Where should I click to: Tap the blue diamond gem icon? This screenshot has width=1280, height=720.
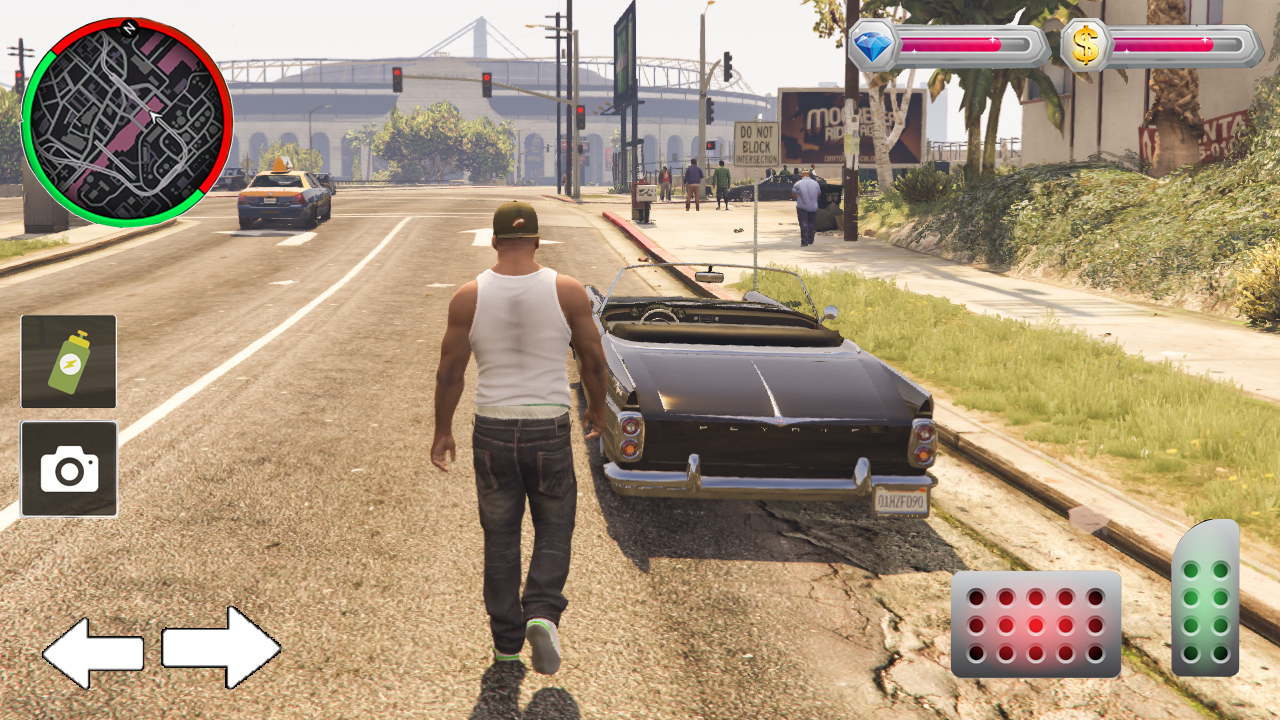click(872, 45)
